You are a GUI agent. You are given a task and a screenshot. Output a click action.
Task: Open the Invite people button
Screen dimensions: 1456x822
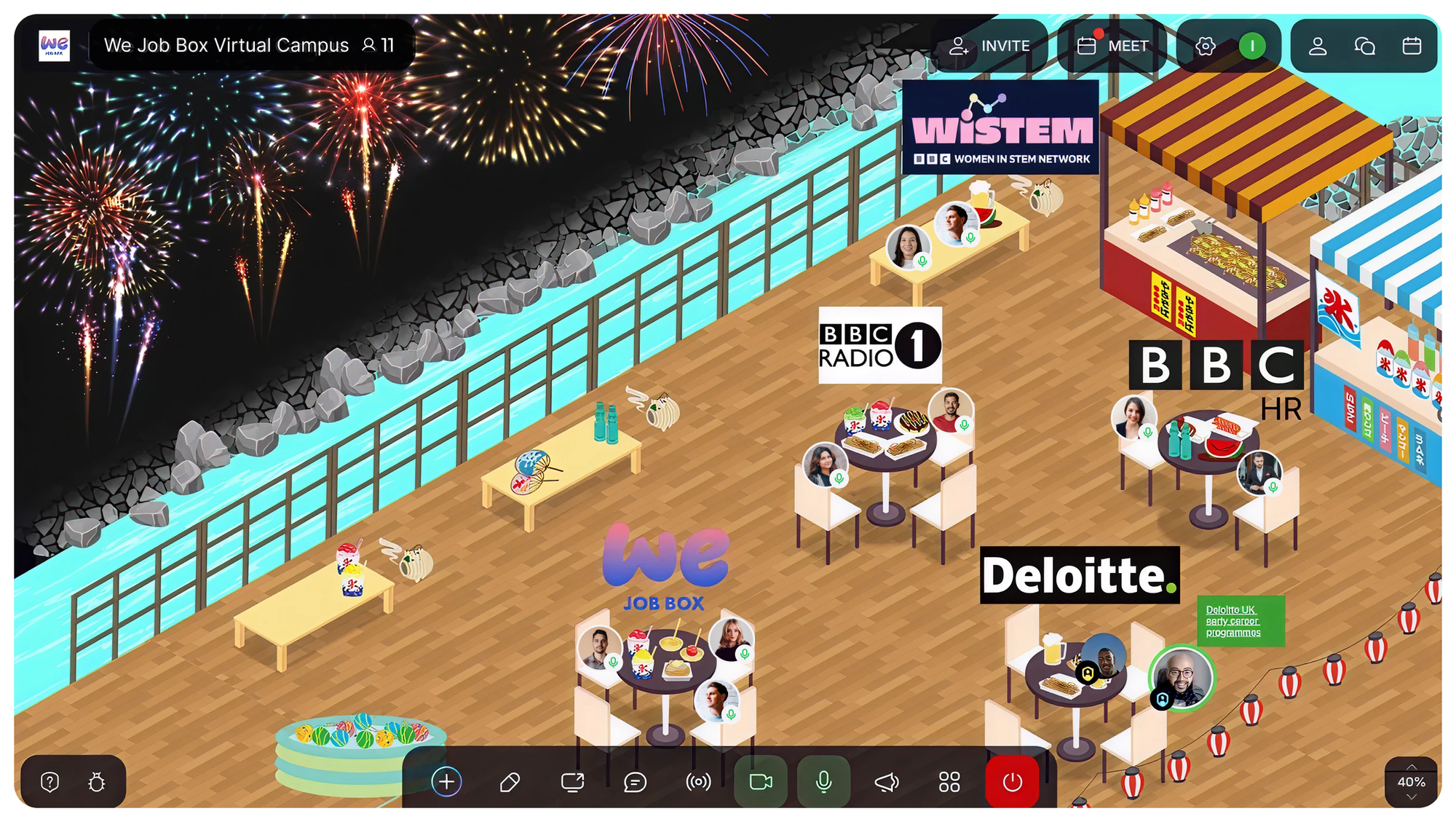989,46
